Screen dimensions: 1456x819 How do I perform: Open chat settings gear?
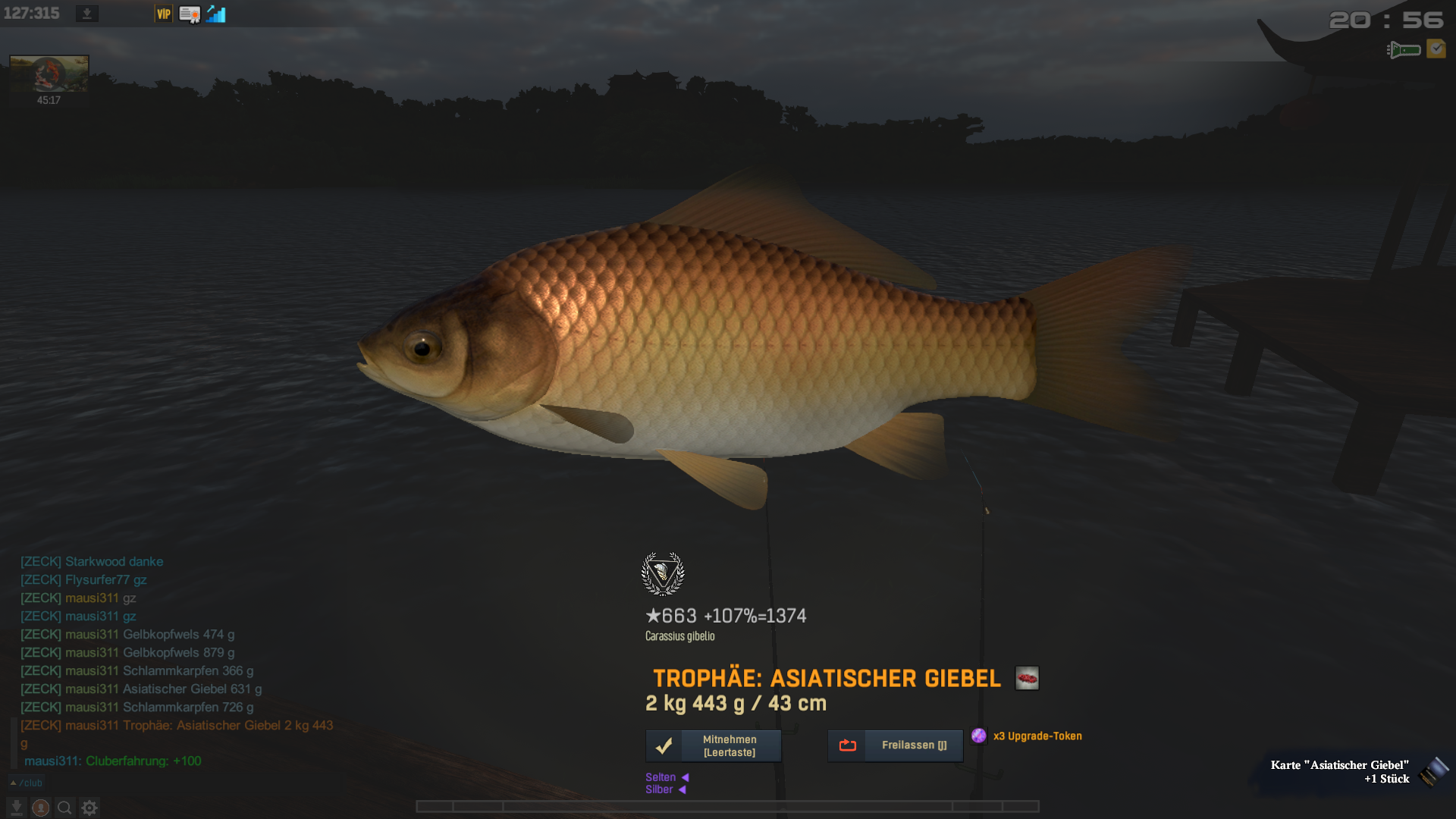(89, 808)
